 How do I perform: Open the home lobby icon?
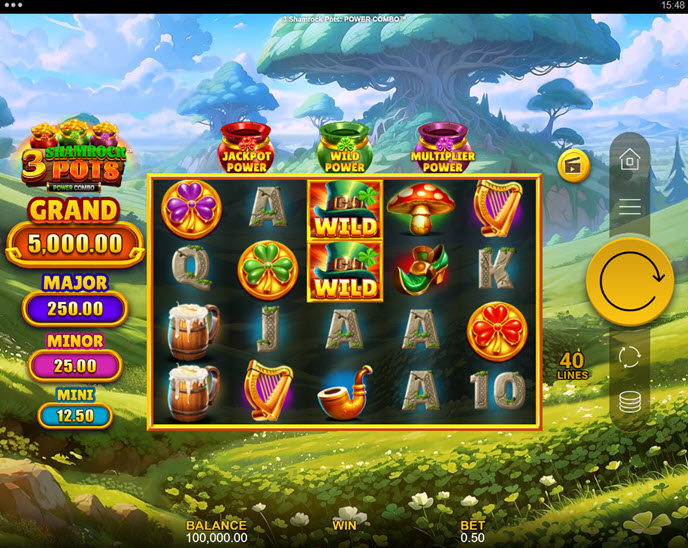click(x=630, y=160)
